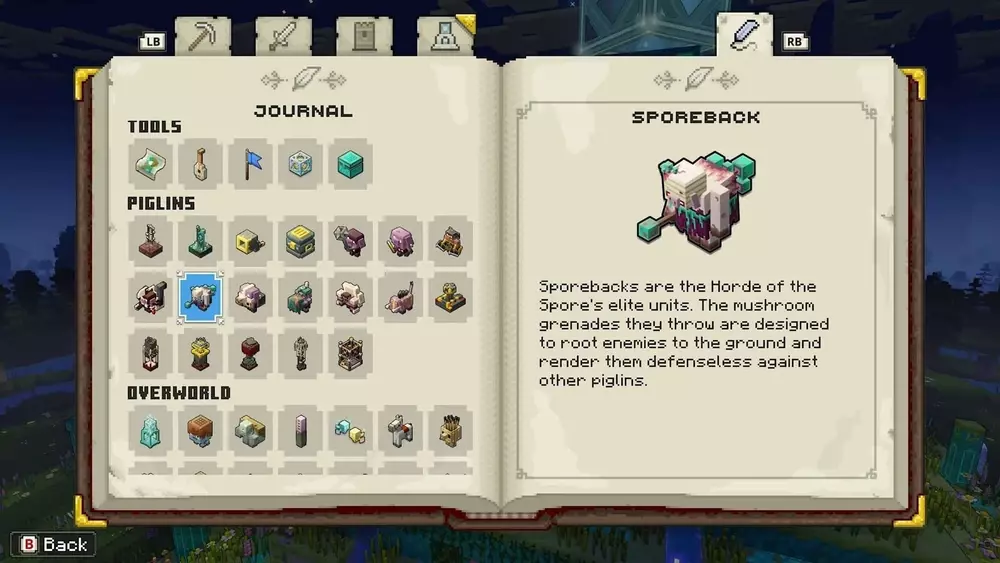Open the pink-and-grey pillar Overworld entry

(300, 430)
